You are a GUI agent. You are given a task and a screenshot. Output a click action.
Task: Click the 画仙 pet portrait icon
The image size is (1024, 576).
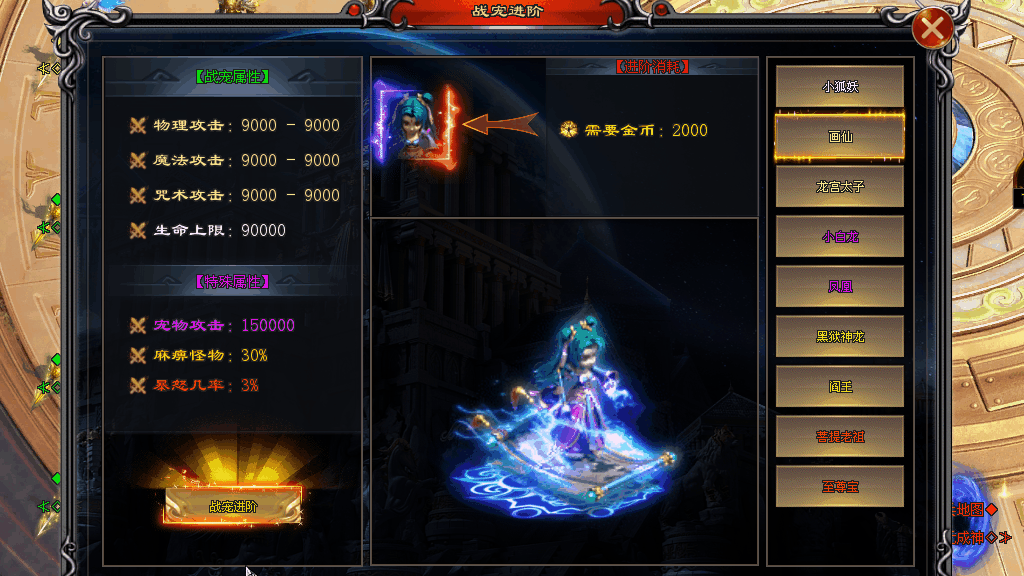415,123
